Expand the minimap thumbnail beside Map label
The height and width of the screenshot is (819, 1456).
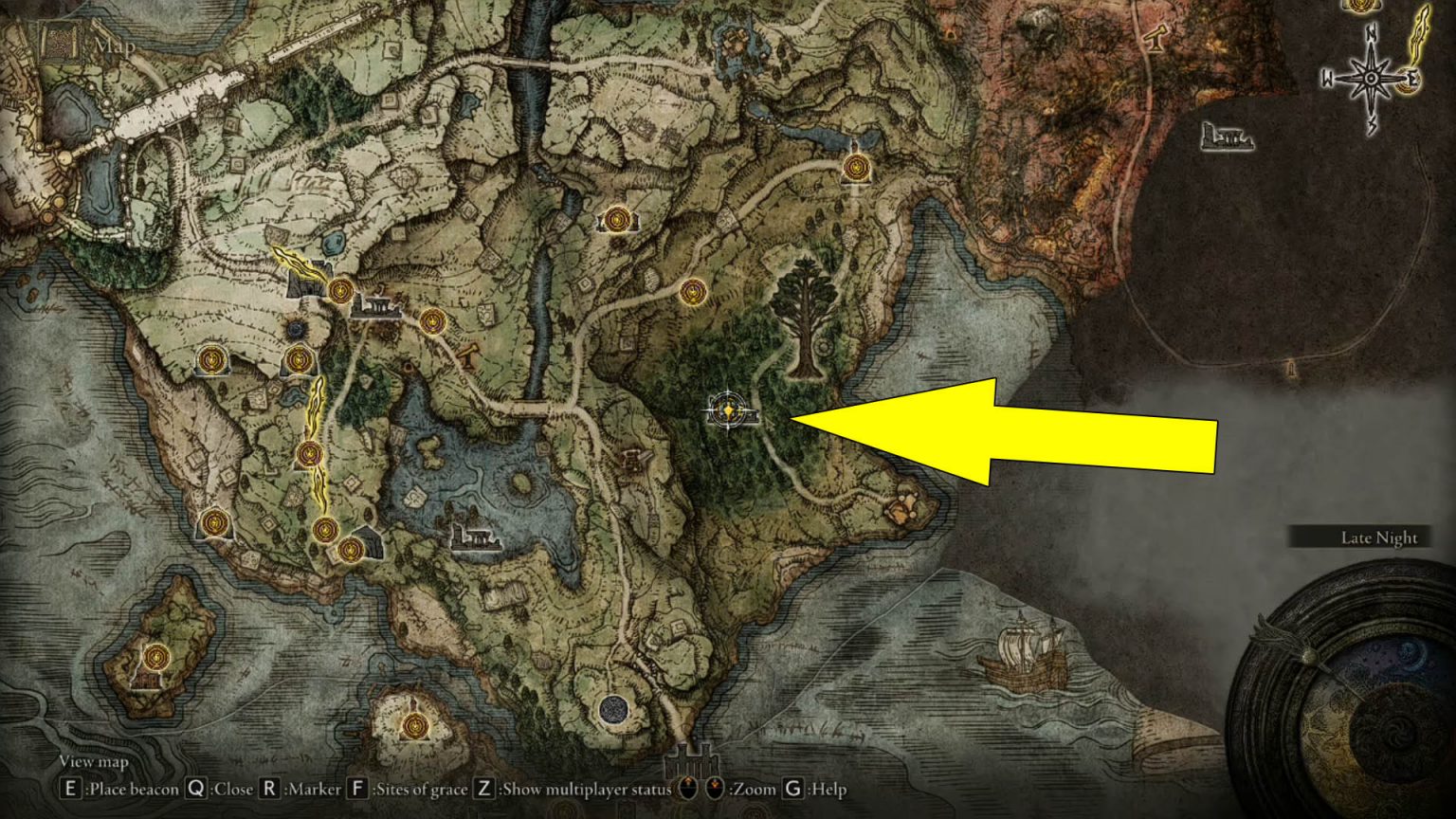tap(60, 38)
